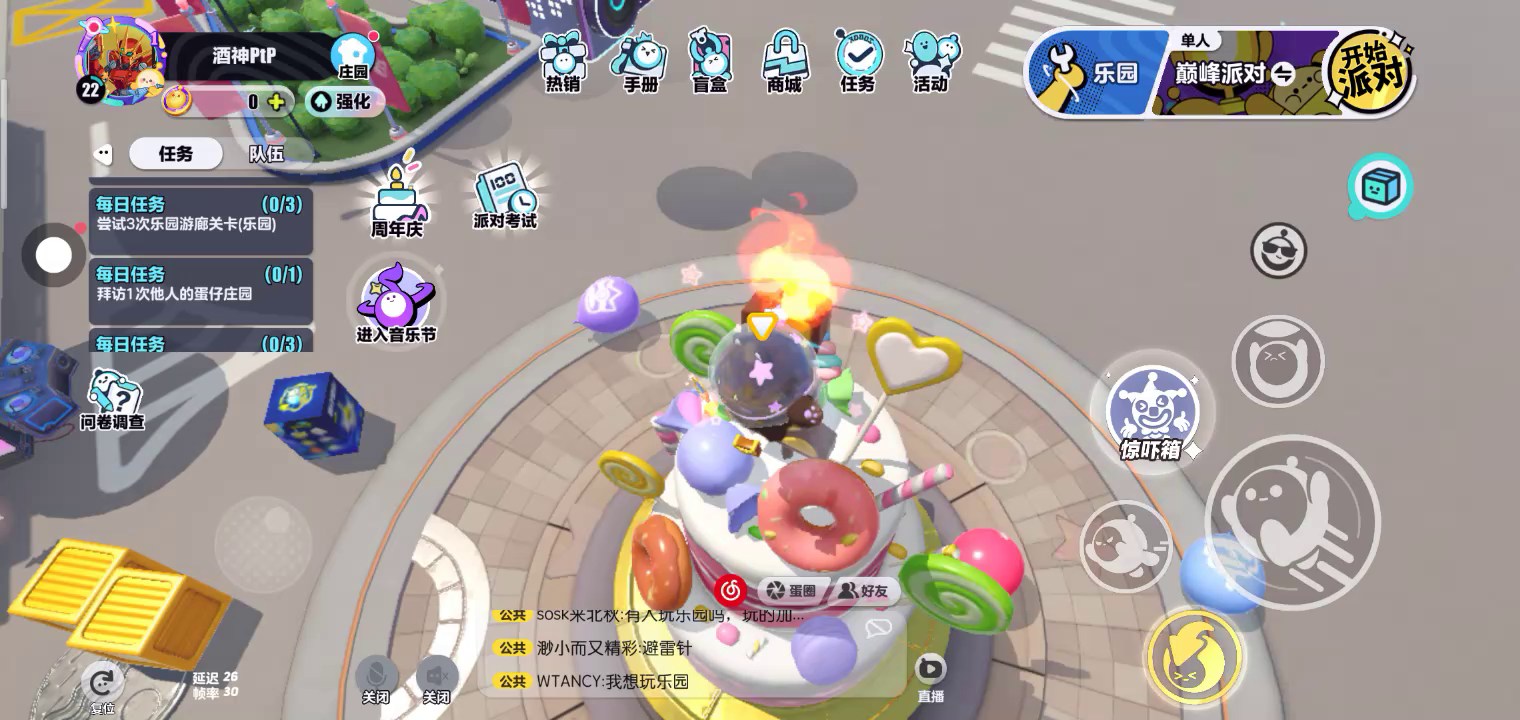Image resolution: width=1520 pixels, height=720 pixels.
Task: Open the 商城 shop
Action: (x=785, y=62)
